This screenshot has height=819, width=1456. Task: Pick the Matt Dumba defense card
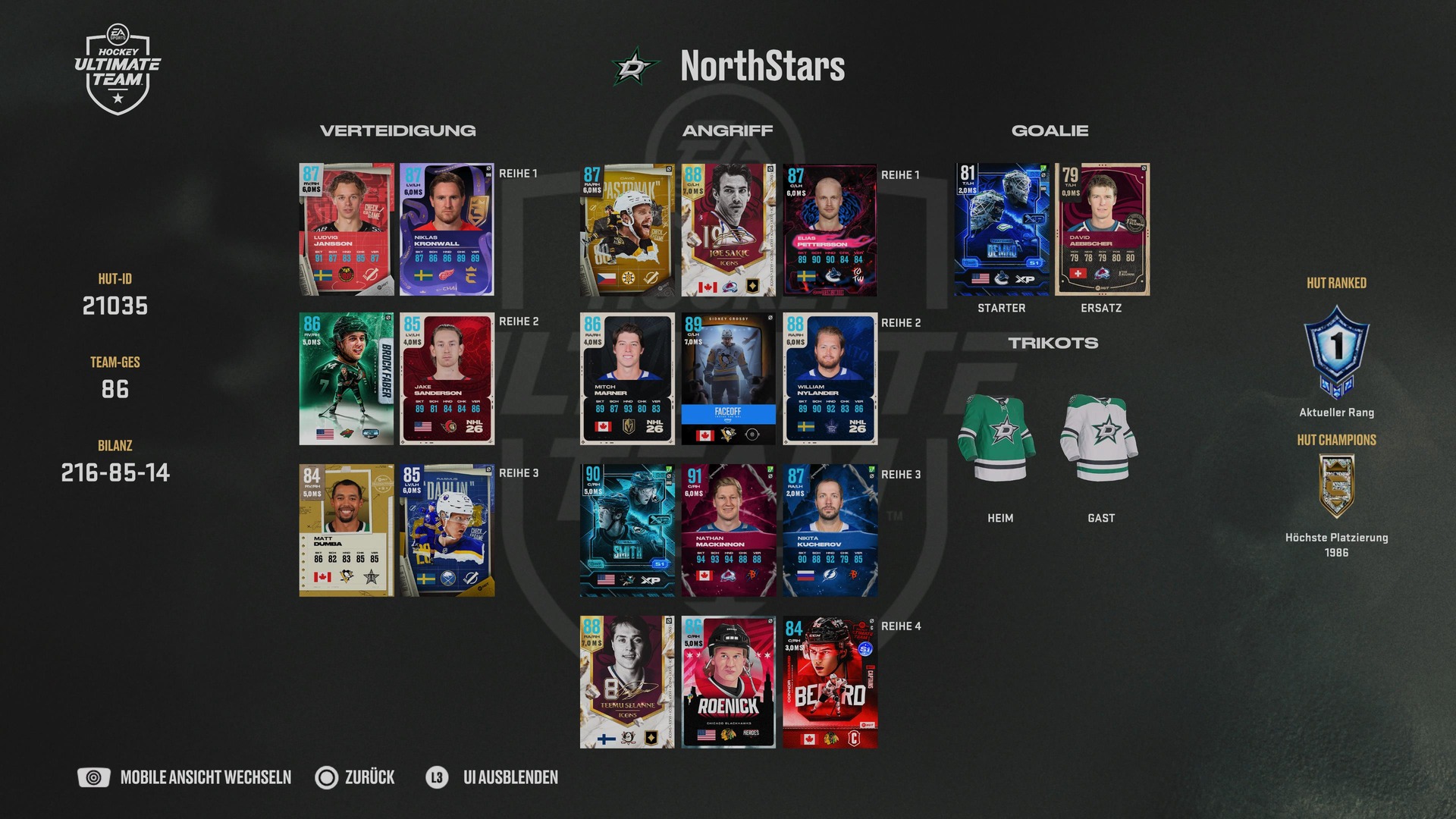[347, 530]
